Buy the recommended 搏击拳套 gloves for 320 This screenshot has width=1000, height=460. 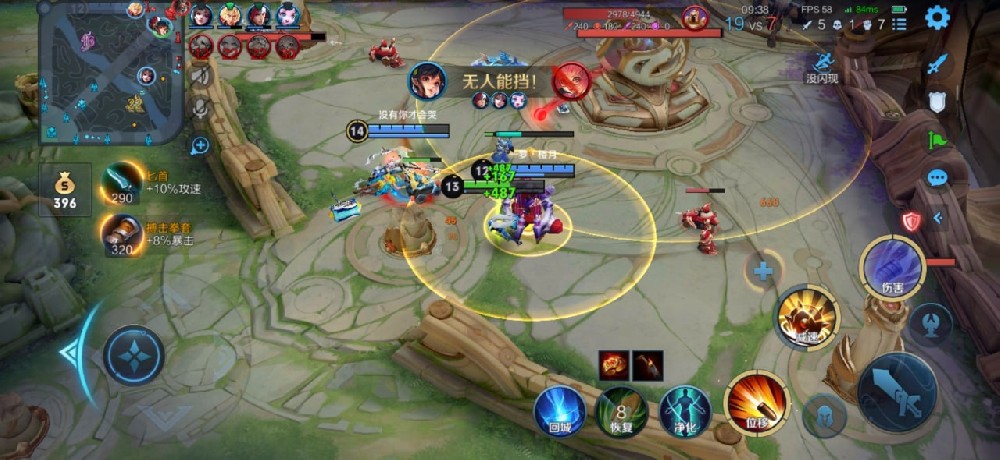coord(120,235)
